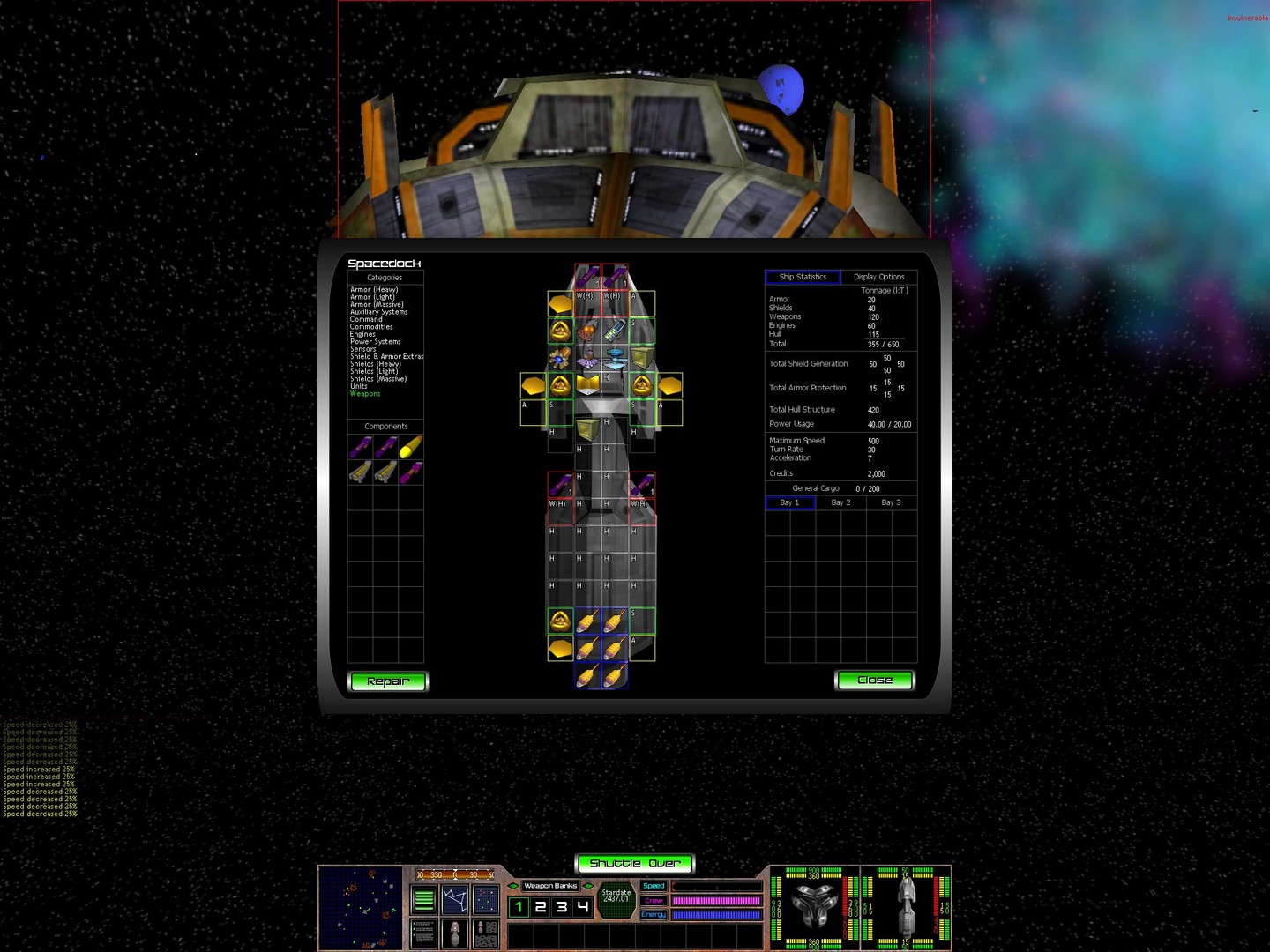Toggle weapon bank 3
1270x952 pixels.
point(561,906)
